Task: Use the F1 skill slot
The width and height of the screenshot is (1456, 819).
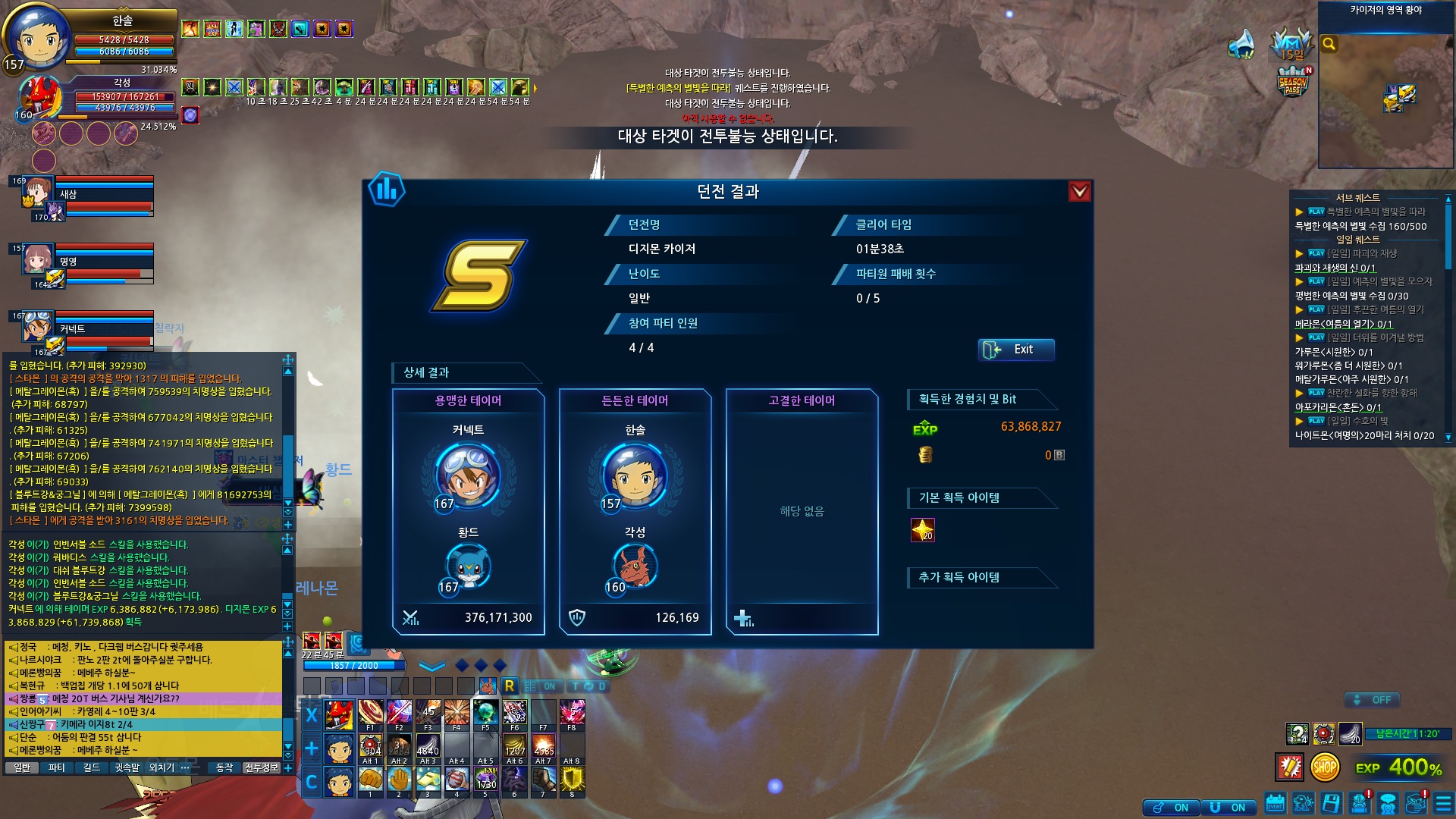Action: [x=371, y=714]
